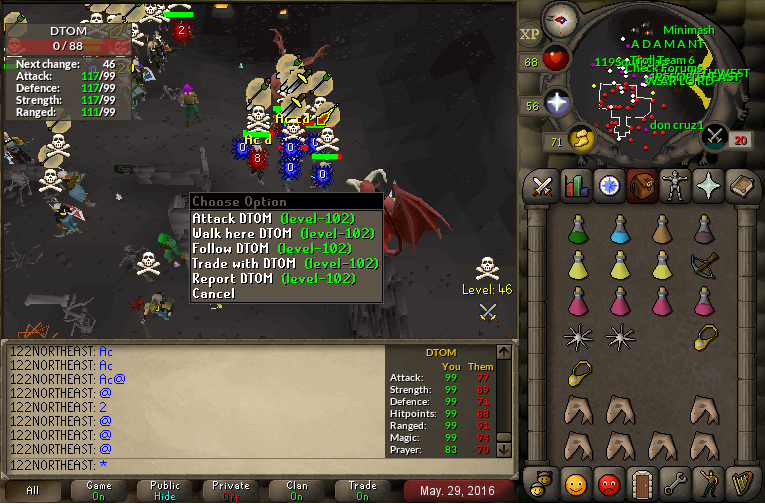Select the green potion in inventory
Image resolution: width=765 pixels, height=504 pixels.
[x=577, y=231]
